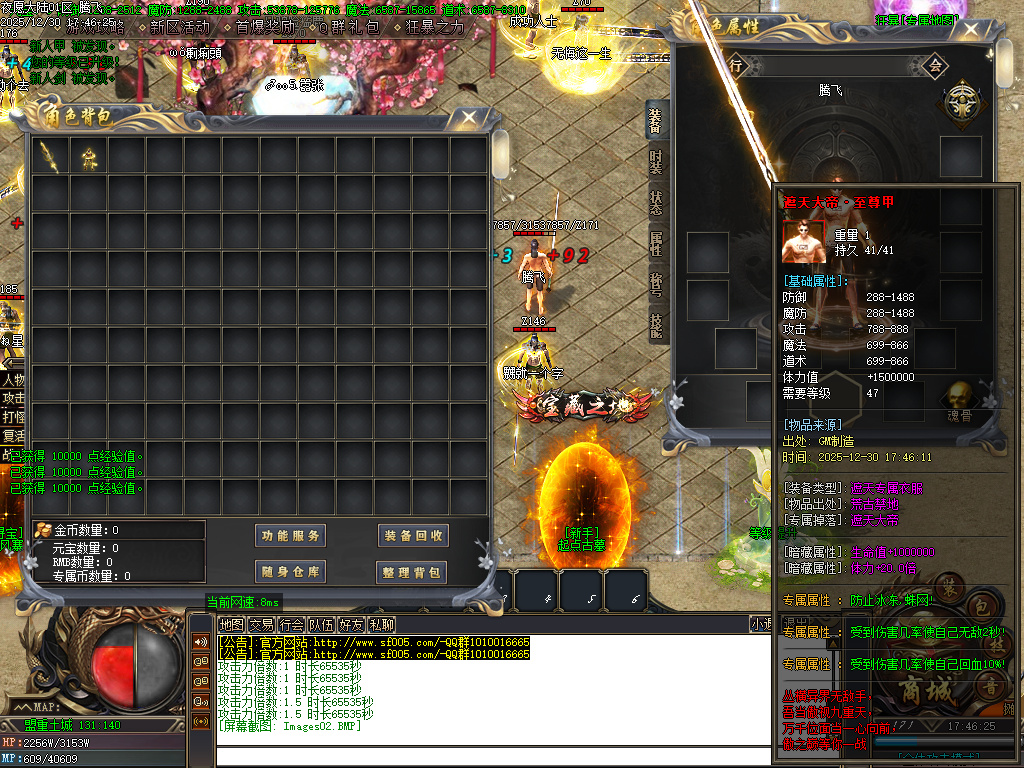Sort items with 整理背包 button

point(412,572)
